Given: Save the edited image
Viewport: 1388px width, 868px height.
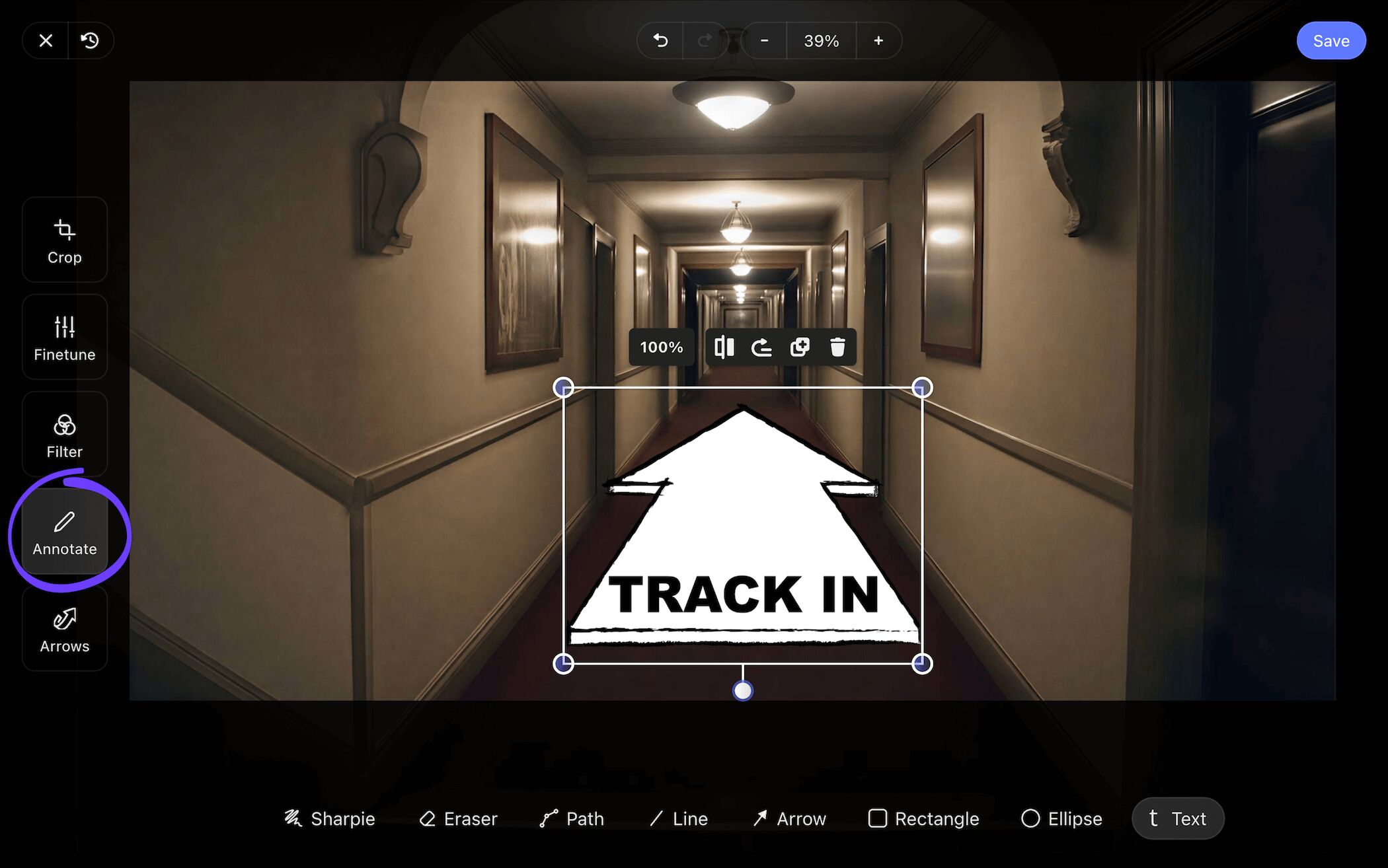Looking at the screenshot, I should [1331, 40].
